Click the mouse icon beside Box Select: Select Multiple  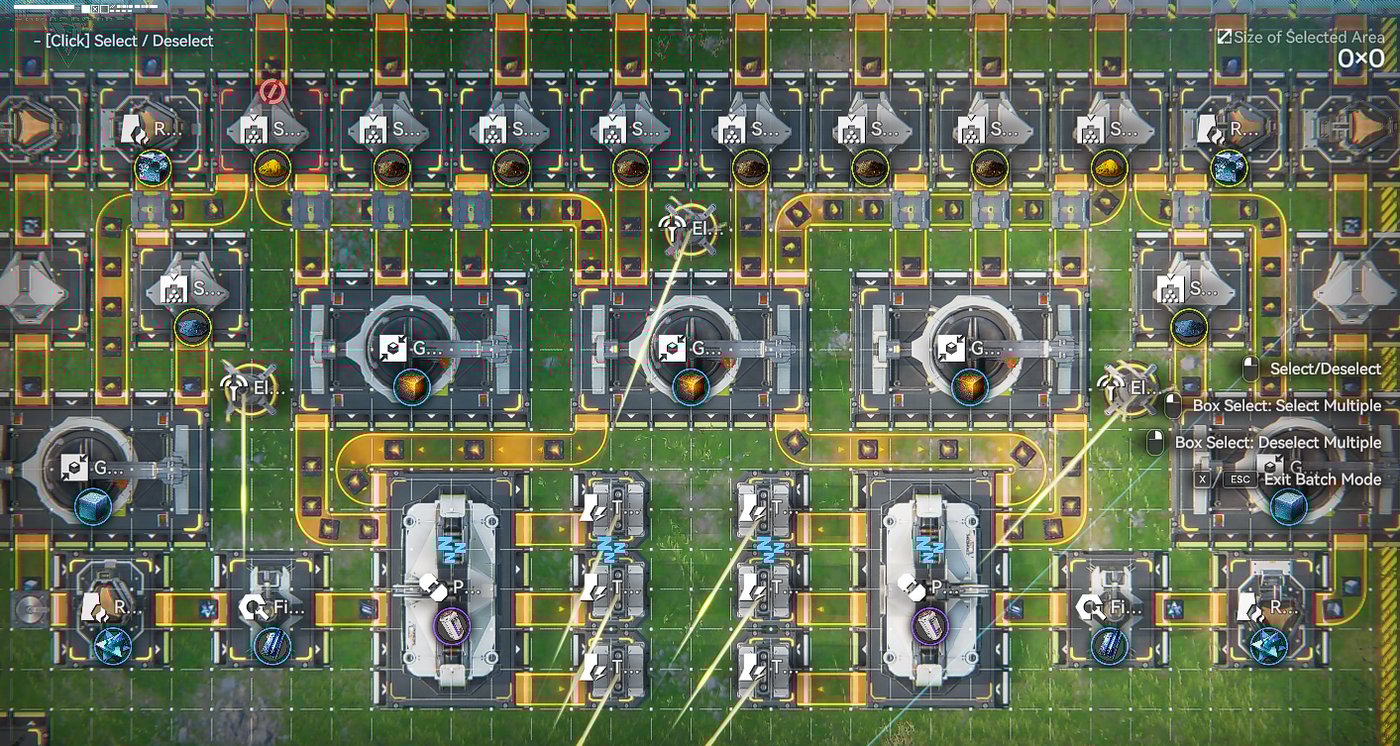tap(1172, 404)
